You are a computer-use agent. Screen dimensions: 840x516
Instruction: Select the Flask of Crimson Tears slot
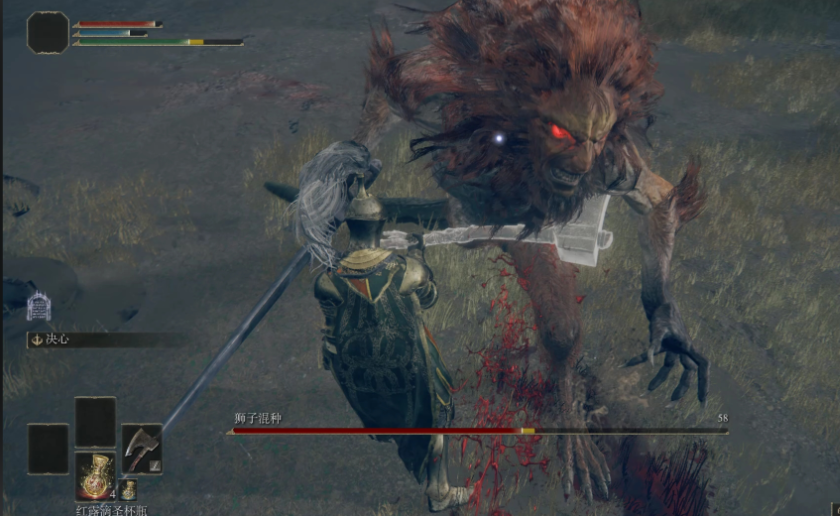(95, 474)
